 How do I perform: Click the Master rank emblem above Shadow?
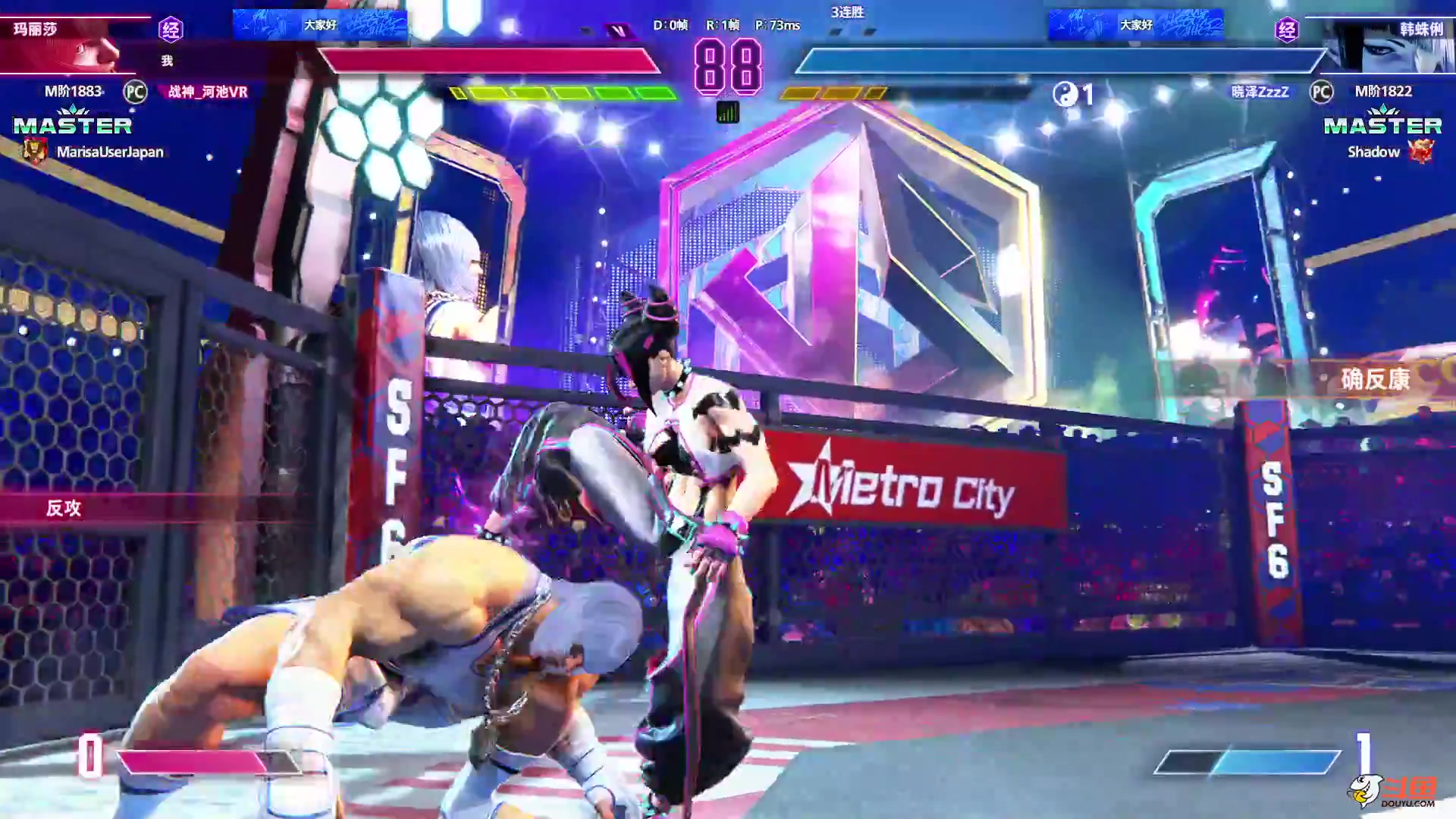click(1382, 122)
